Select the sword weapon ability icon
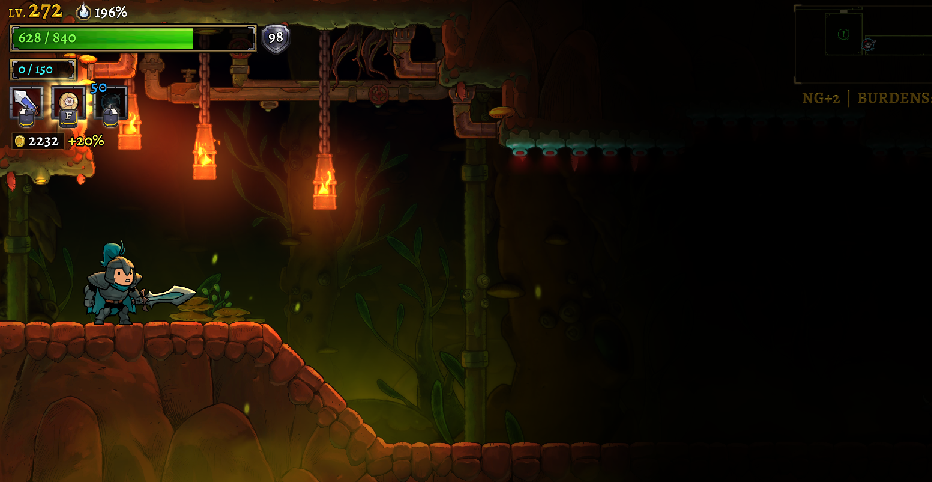 (26, 102)
